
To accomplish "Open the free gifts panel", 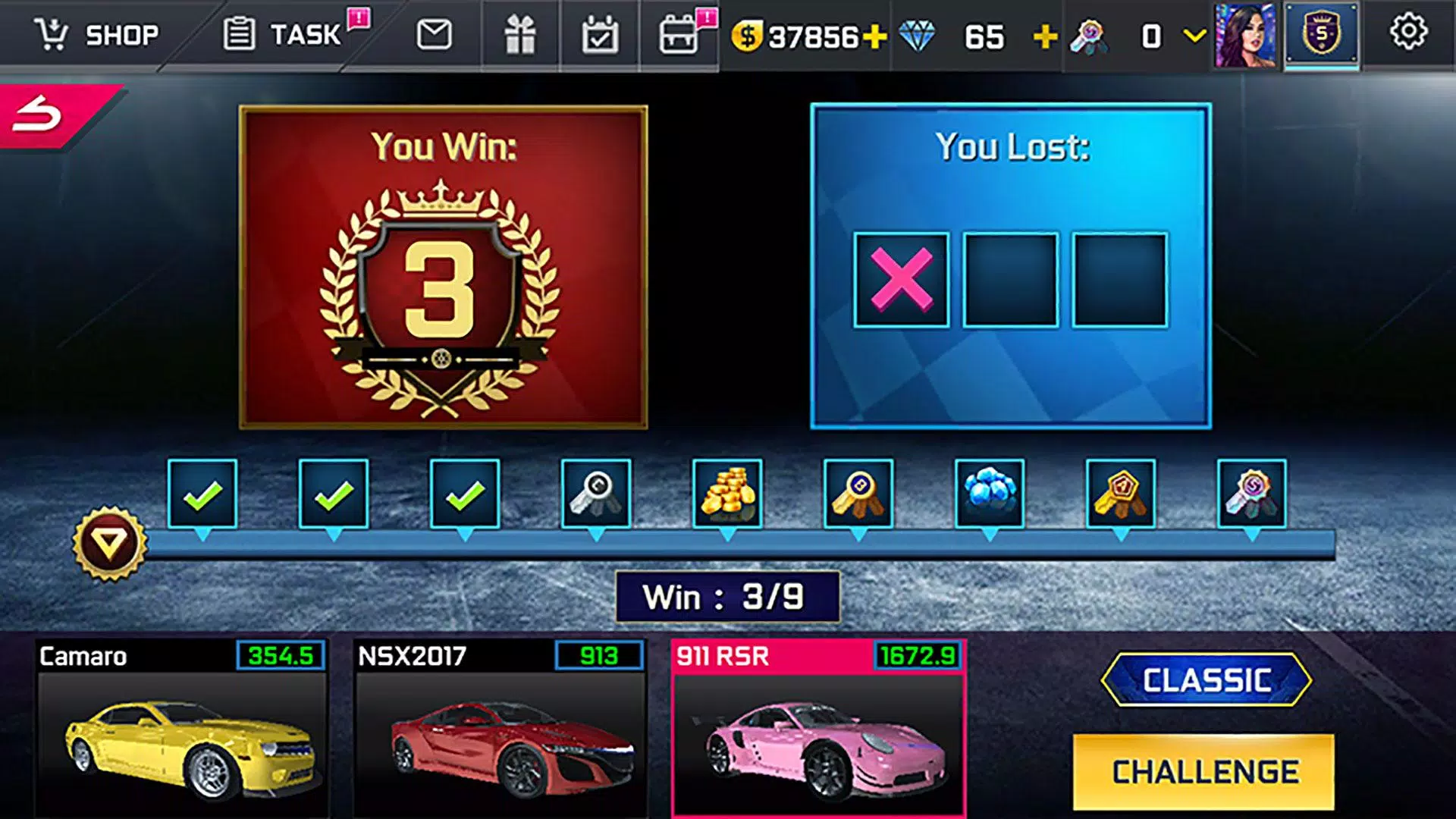I will [x=522, y=34].
